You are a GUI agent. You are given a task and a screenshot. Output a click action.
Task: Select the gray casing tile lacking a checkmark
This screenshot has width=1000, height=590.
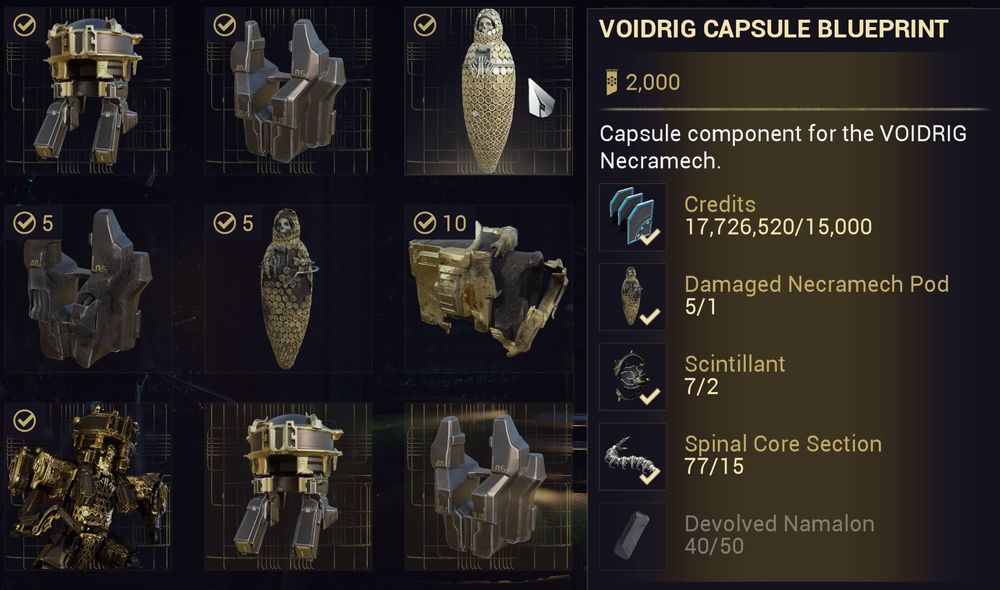[x=487, y=487]
